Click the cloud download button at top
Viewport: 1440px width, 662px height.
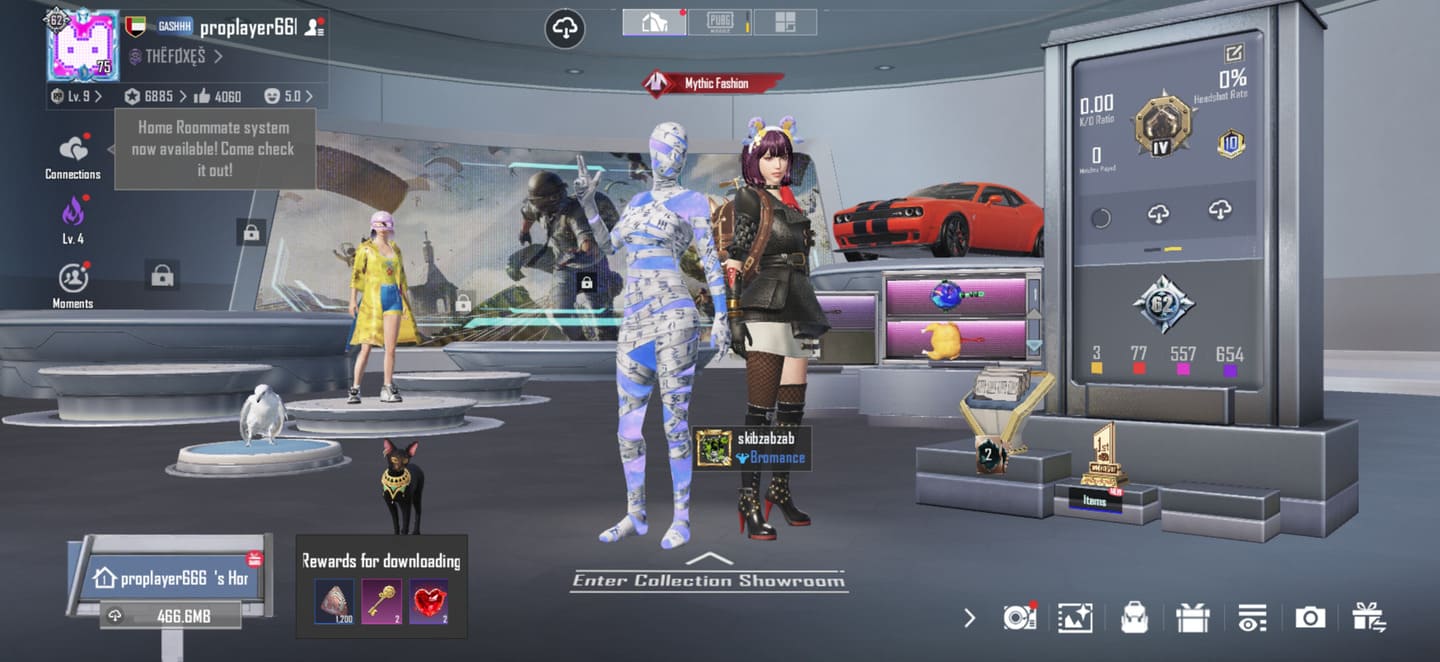pyautogui.click(x=565, y=28)
